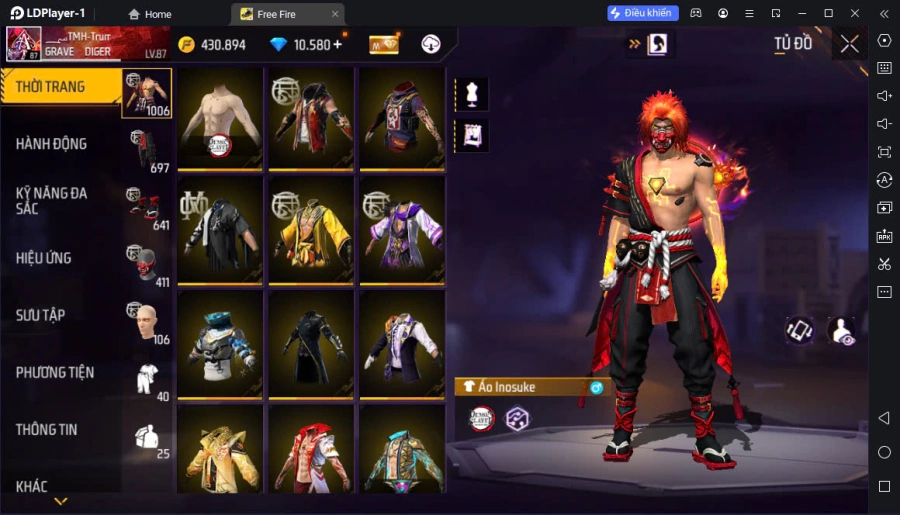Pick the black long coat item
900x515 pixels.
tap(311, 344)
